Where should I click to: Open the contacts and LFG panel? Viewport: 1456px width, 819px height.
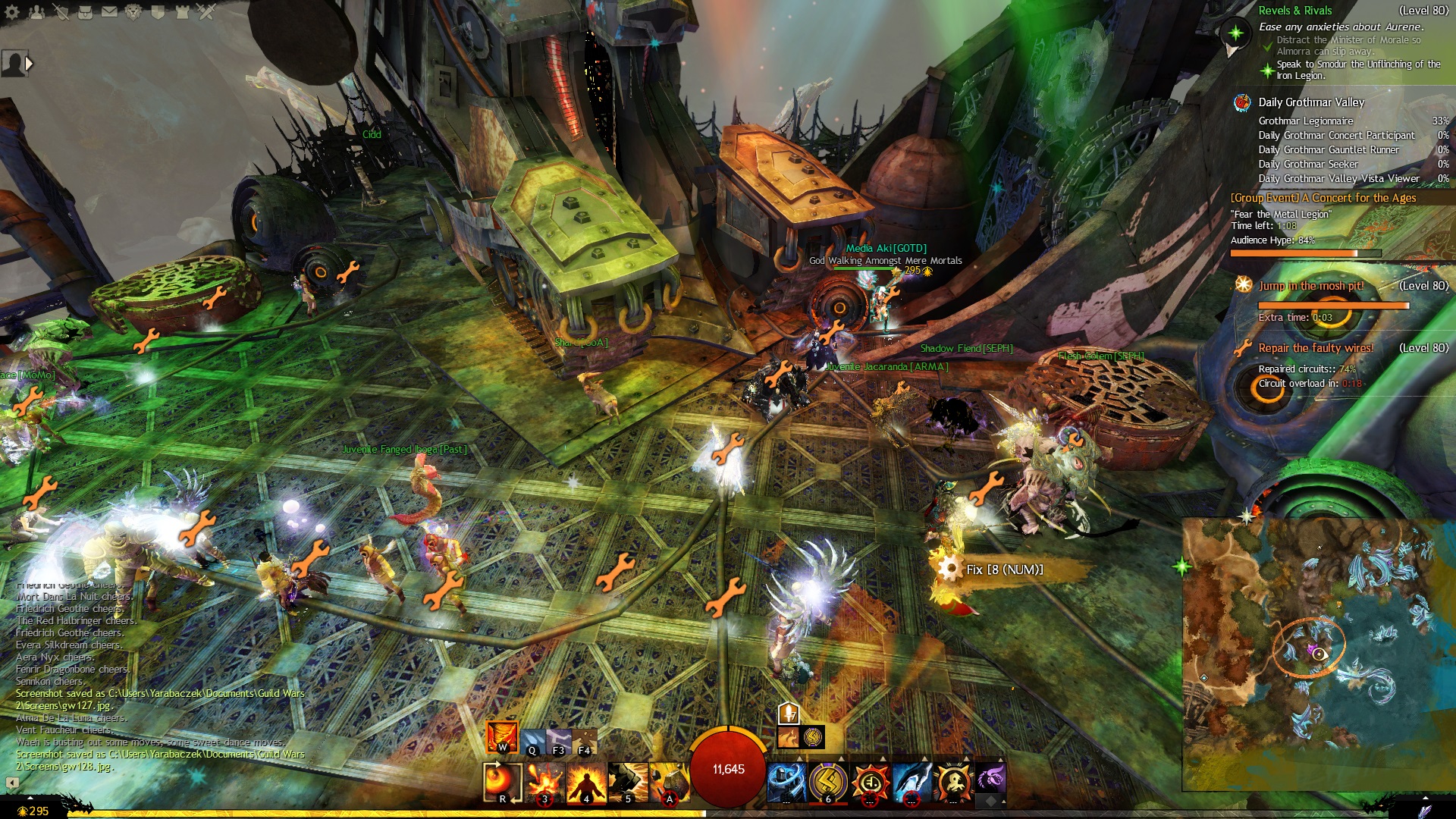[36, 12]
